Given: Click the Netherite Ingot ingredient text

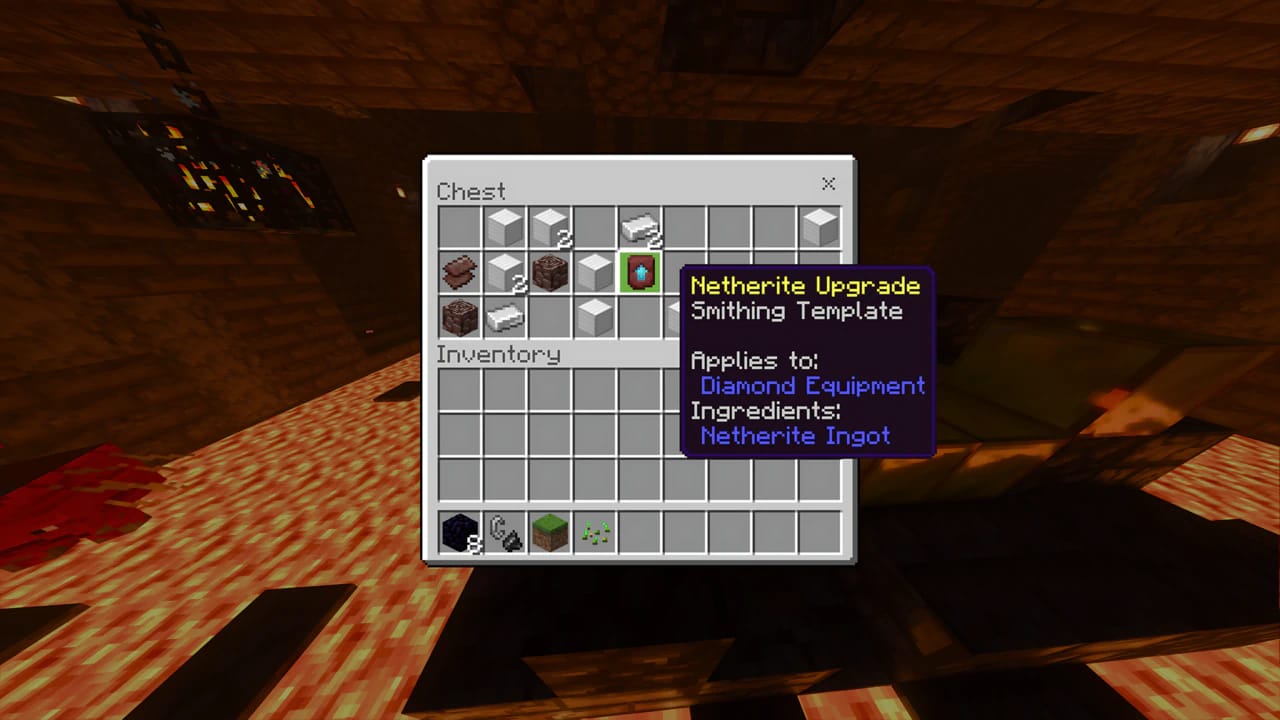Looking at the screenshot, I should 797,436.
